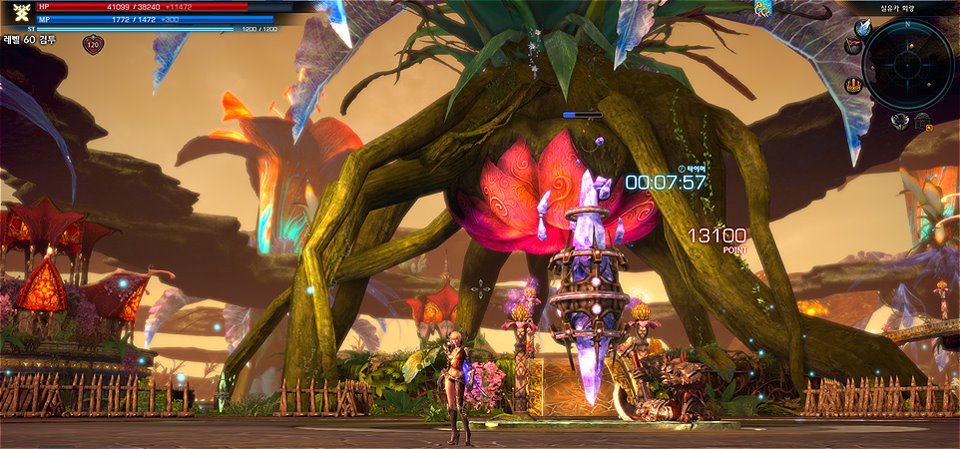960x449 pixels.
Task: Click the blue buff icon at top
Action: pos(763,9)
